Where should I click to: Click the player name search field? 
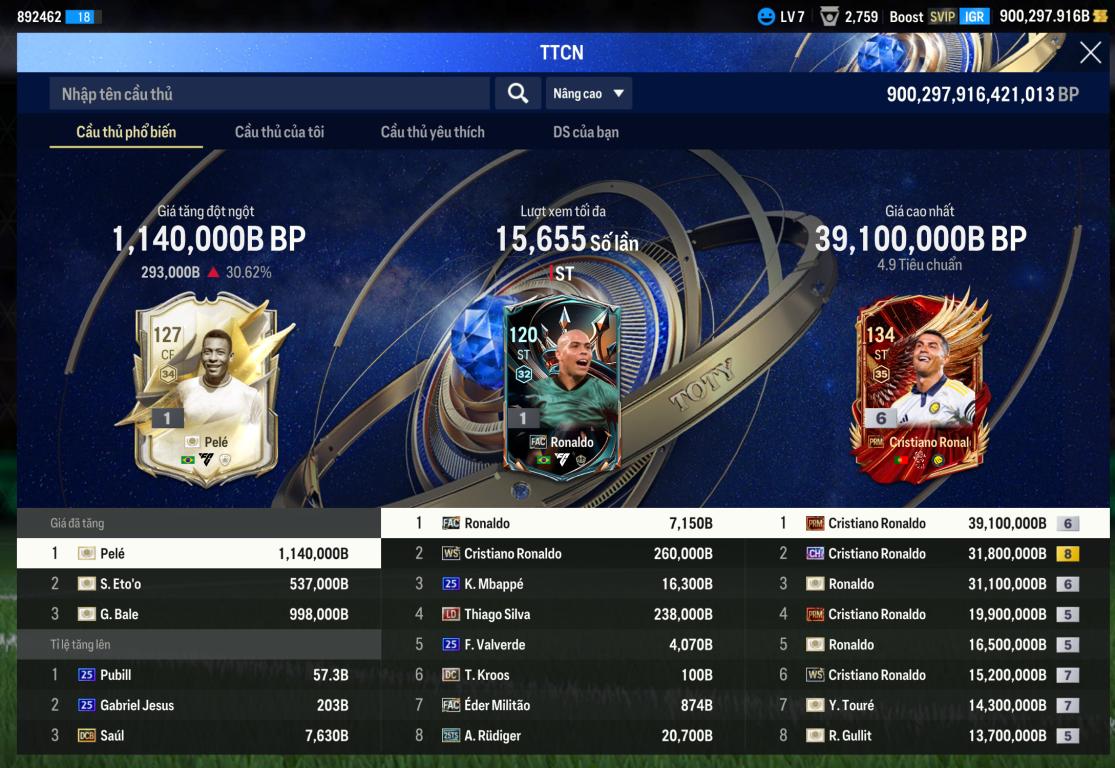click(x=270, y=94)
